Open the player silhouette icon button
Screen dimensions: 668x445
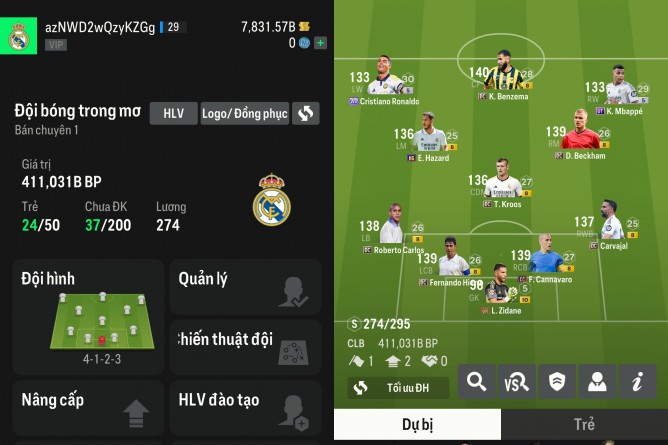pyautogui.click(x=596, y=380)
